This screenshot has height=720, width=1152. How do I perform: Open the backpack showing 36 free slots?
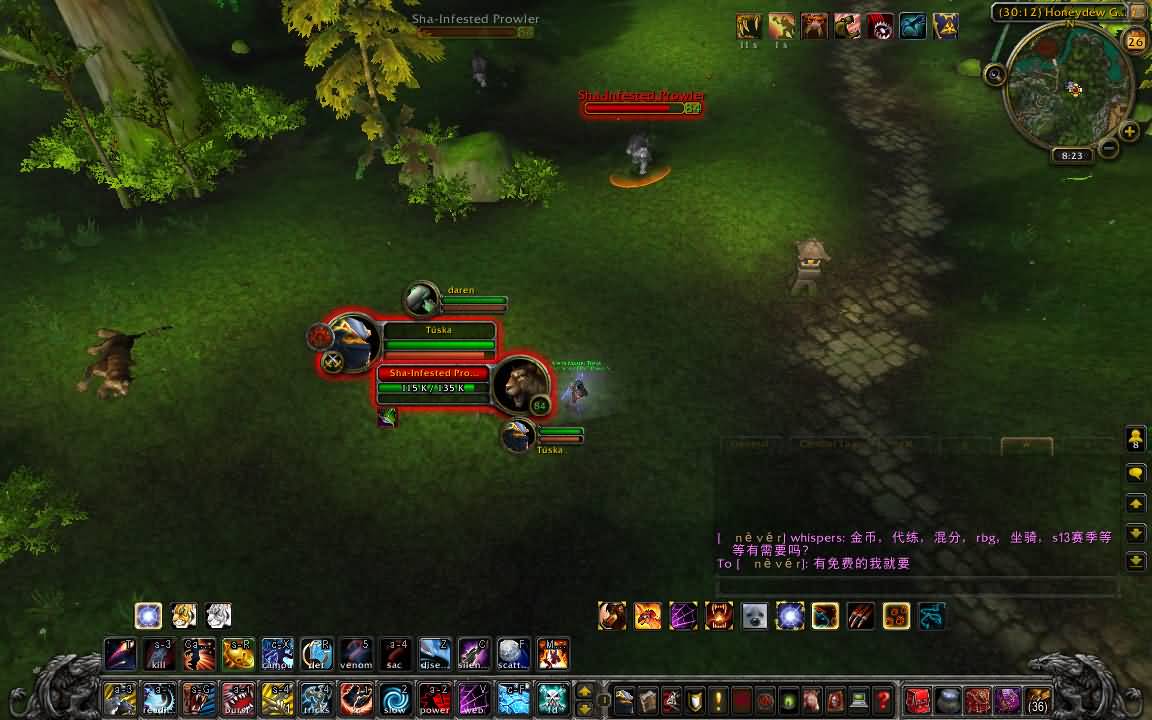coord(1038,700)
